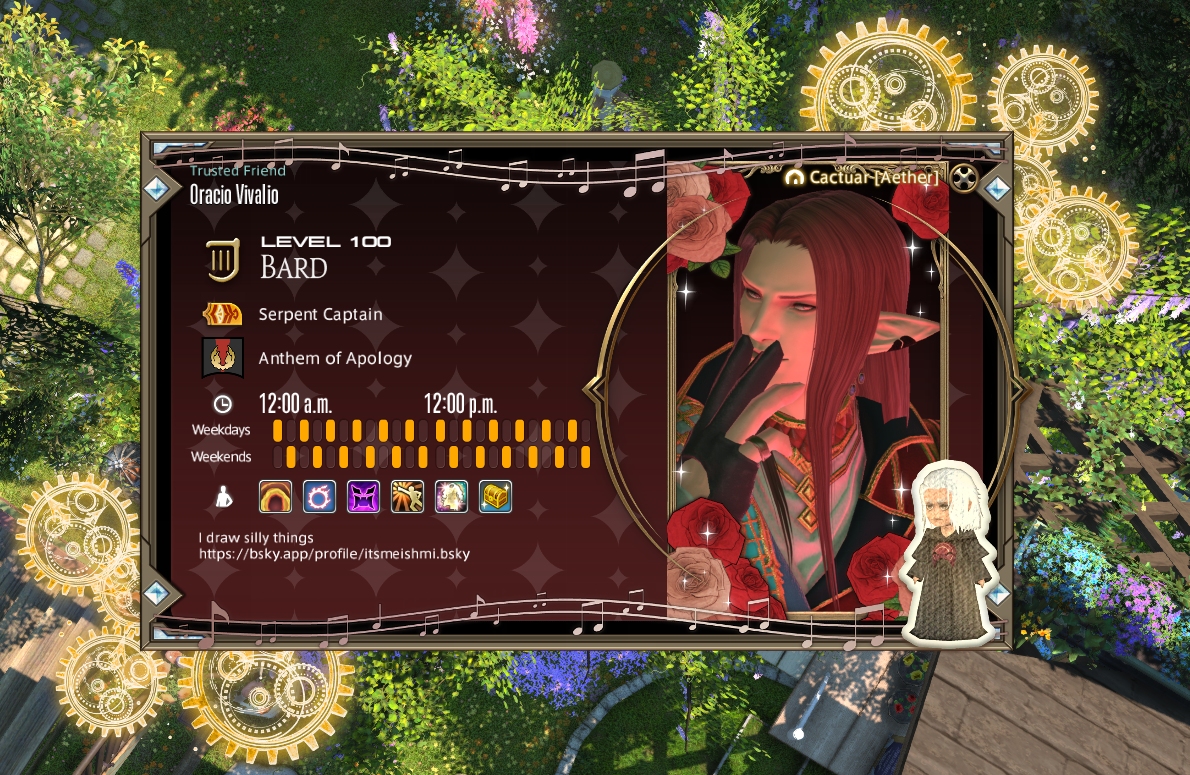Select the glowing white figure activity icon

point(451,496)
